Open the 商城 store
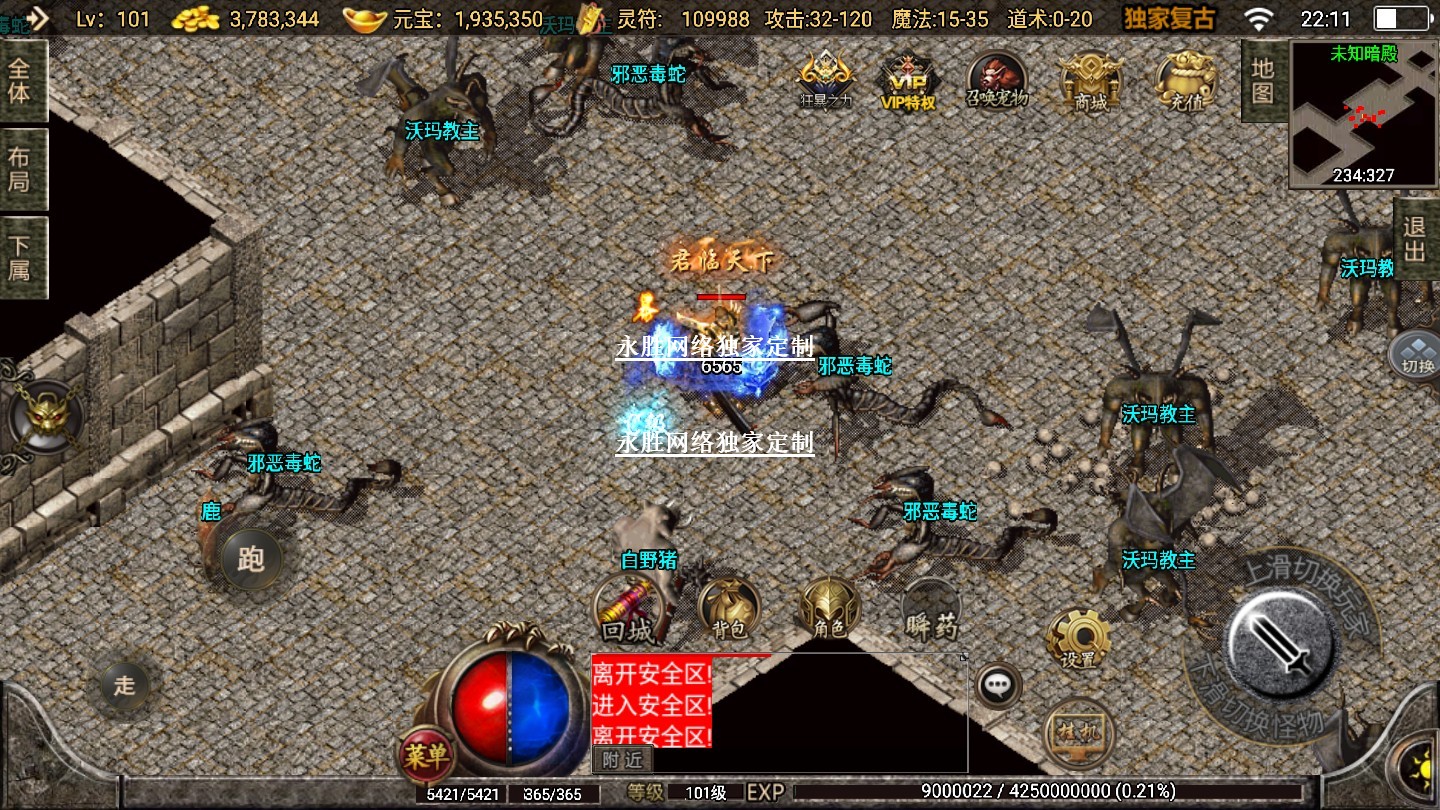Screen dimensions: 1440x810 click(1091, 80)
